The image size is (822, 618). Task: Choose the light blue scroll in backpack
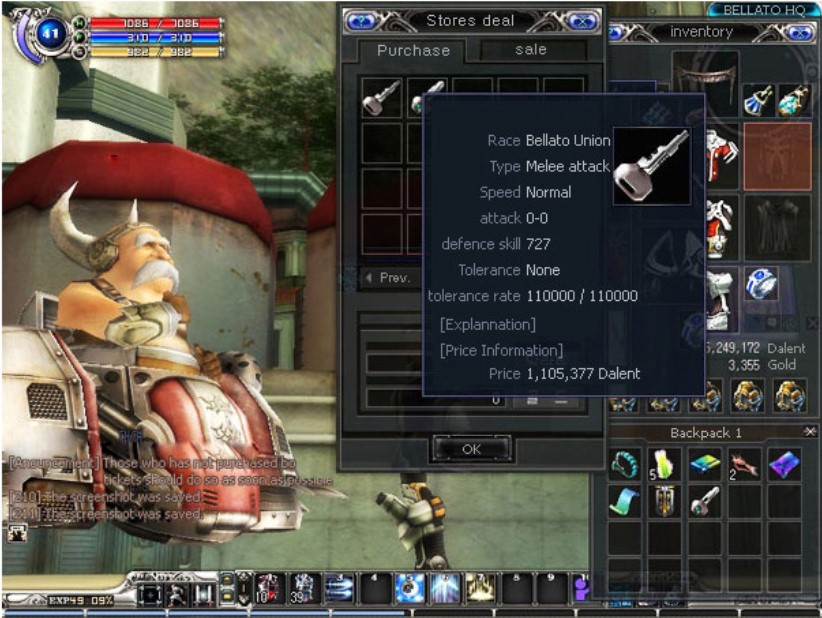click(626, 501)
